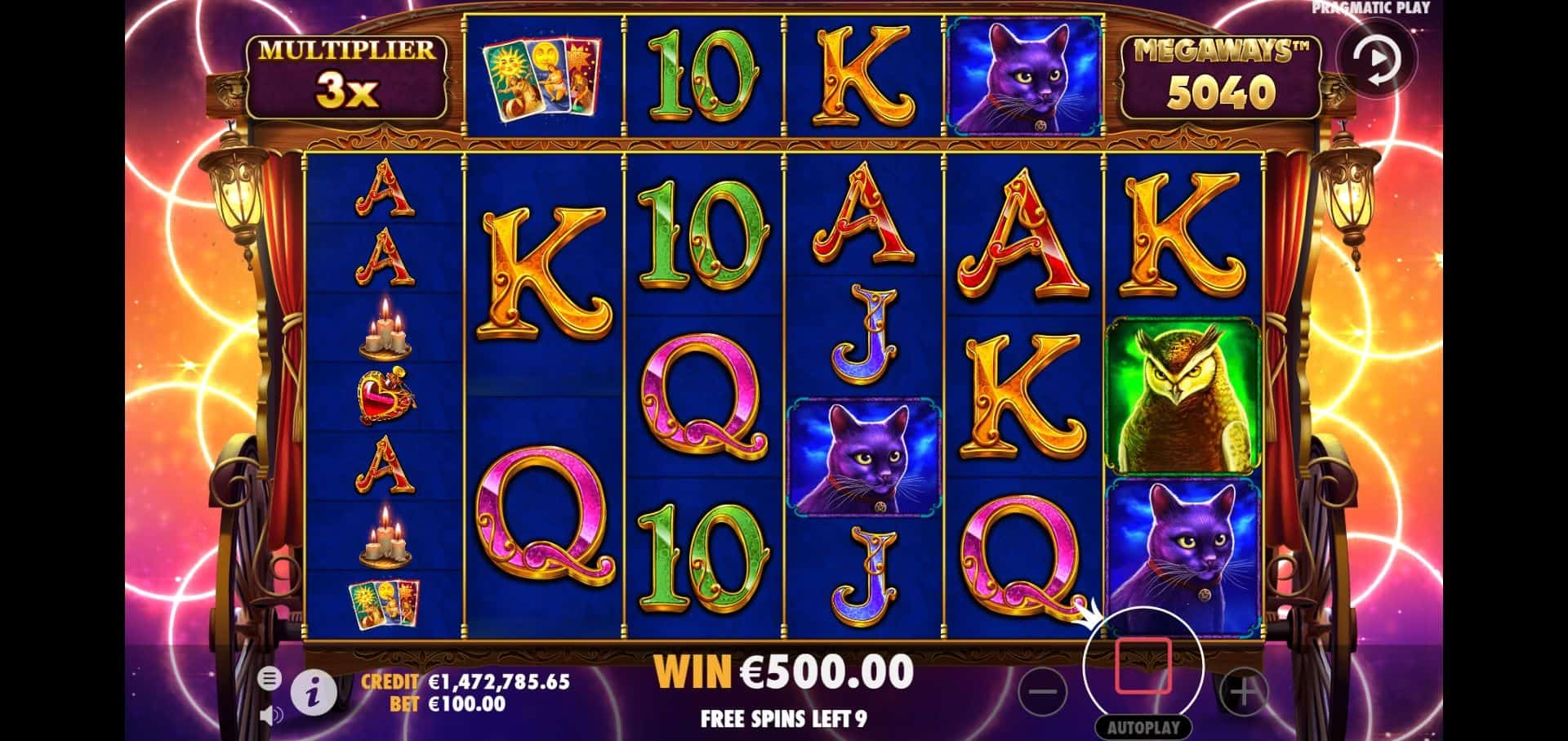Increase the bet with the plus button
The height and width of the screenshot is (741, 1568).
(1243, 692)
